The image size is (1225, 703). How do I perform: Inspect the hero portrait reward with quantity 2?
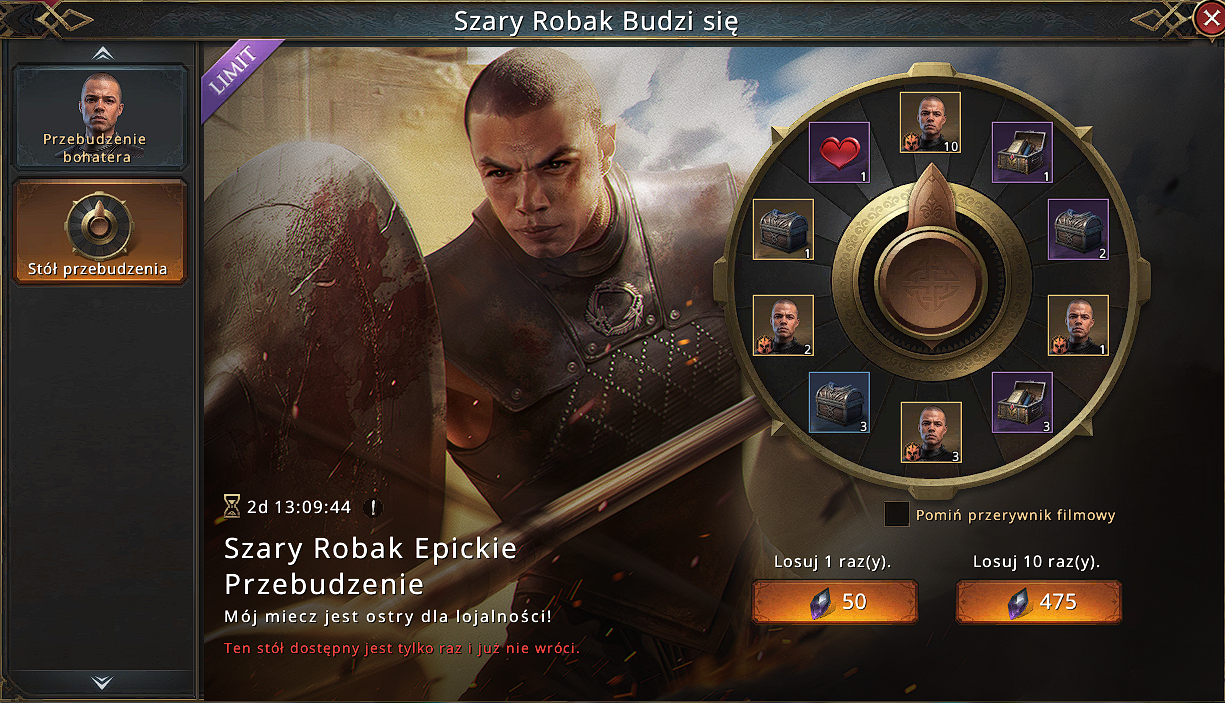tap(782, 325)
